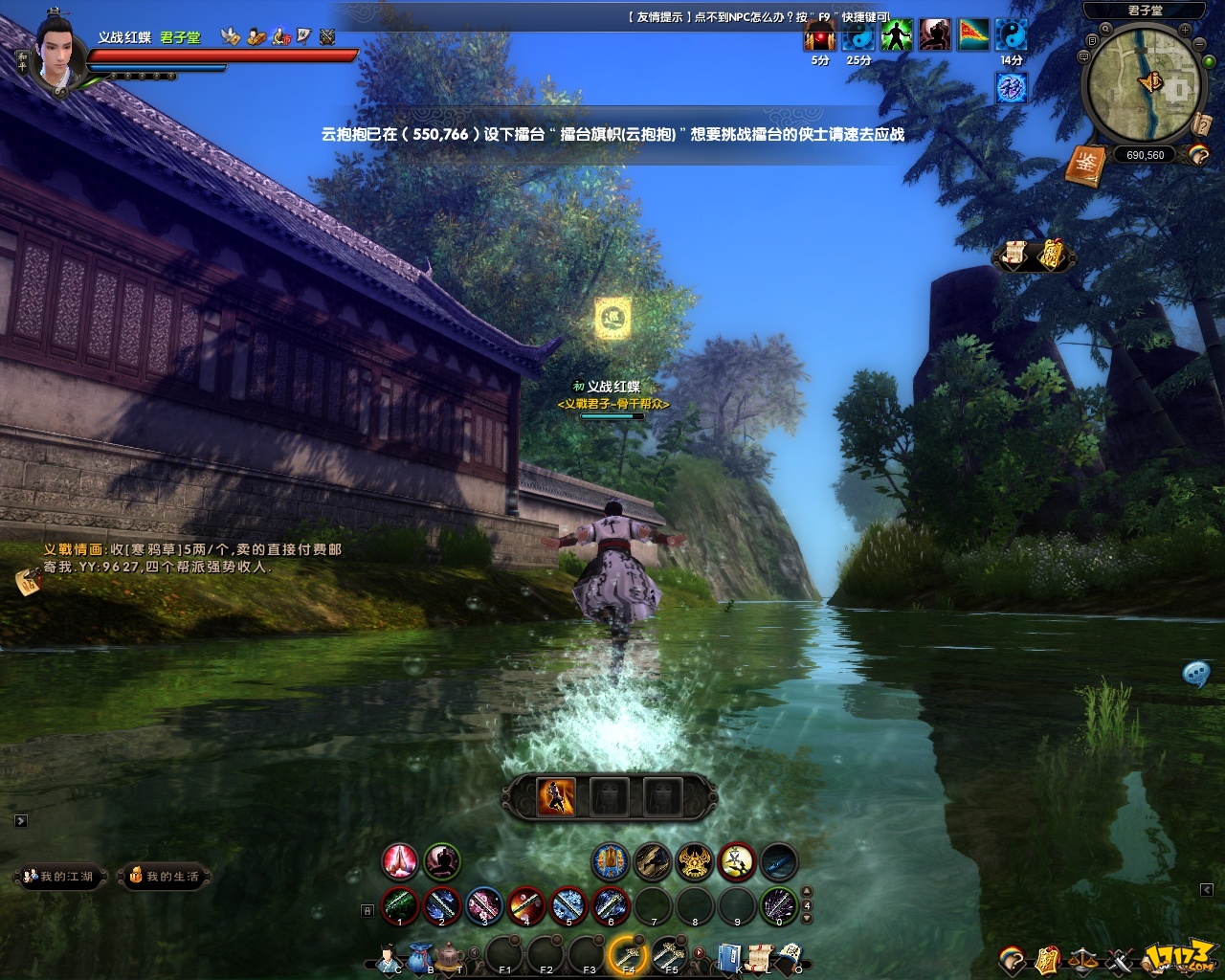Click the 我的江湖 button
1225x980 pixels.
[x=59, y=876]
